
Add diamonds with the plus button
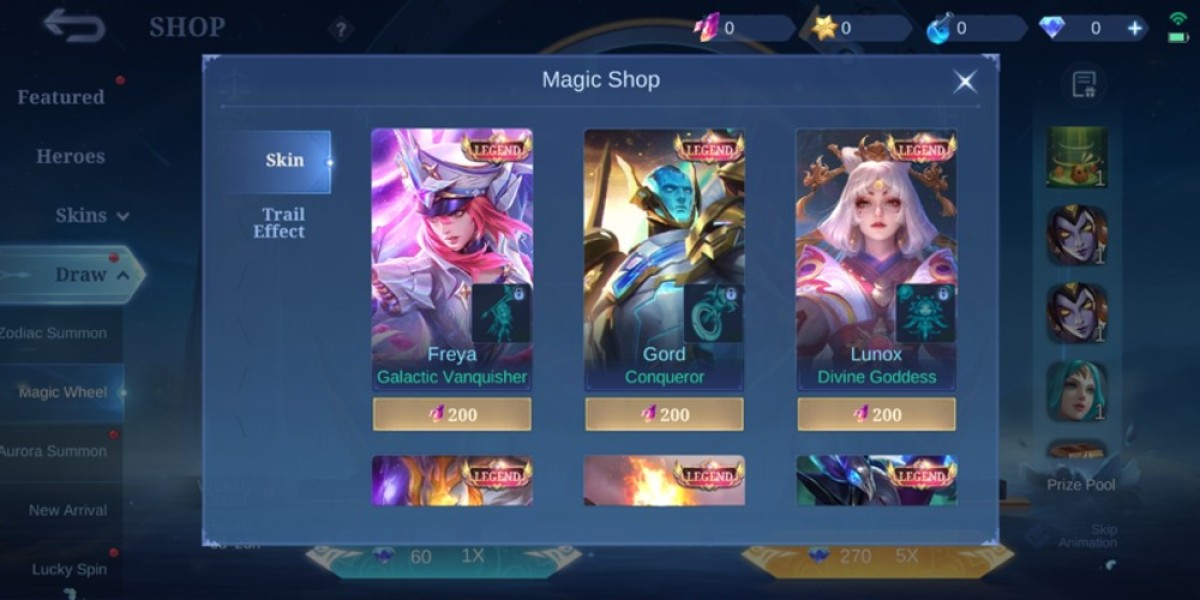[1135, 28]
